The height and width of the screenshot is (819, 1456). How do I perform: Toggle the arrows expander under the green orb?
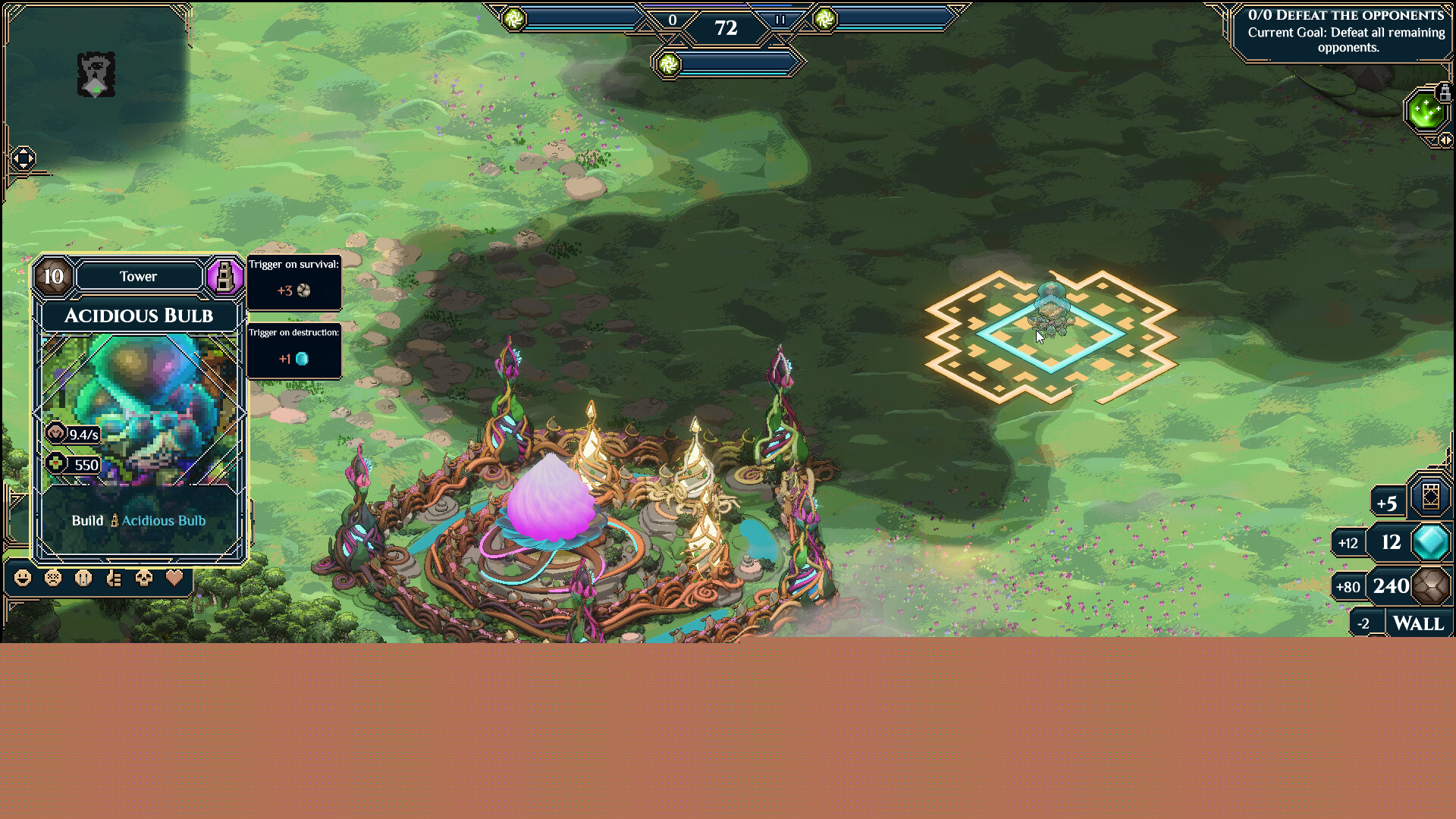click(x=1445, y=140)
